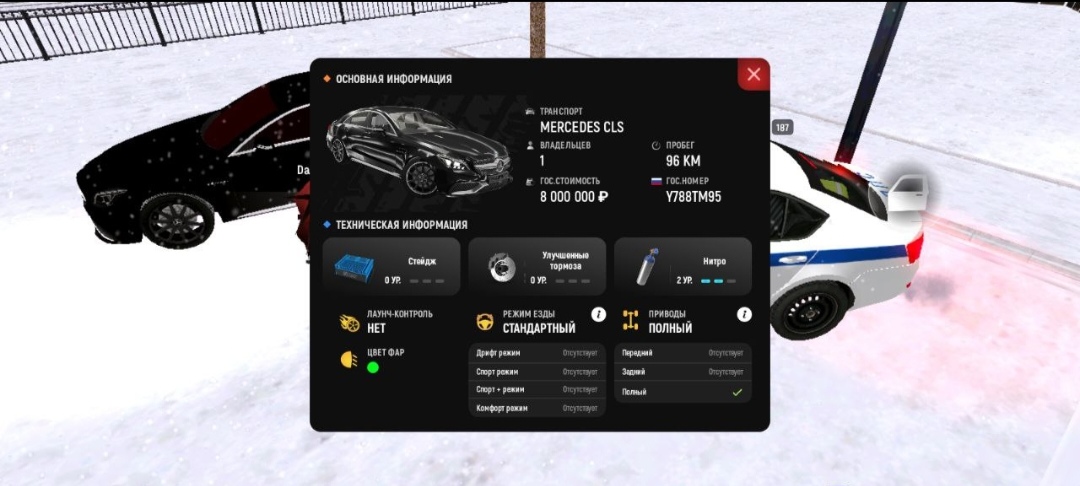Choose the Нитро upgrade card
Screen dimensions: 1080x486
click(683, 266)
